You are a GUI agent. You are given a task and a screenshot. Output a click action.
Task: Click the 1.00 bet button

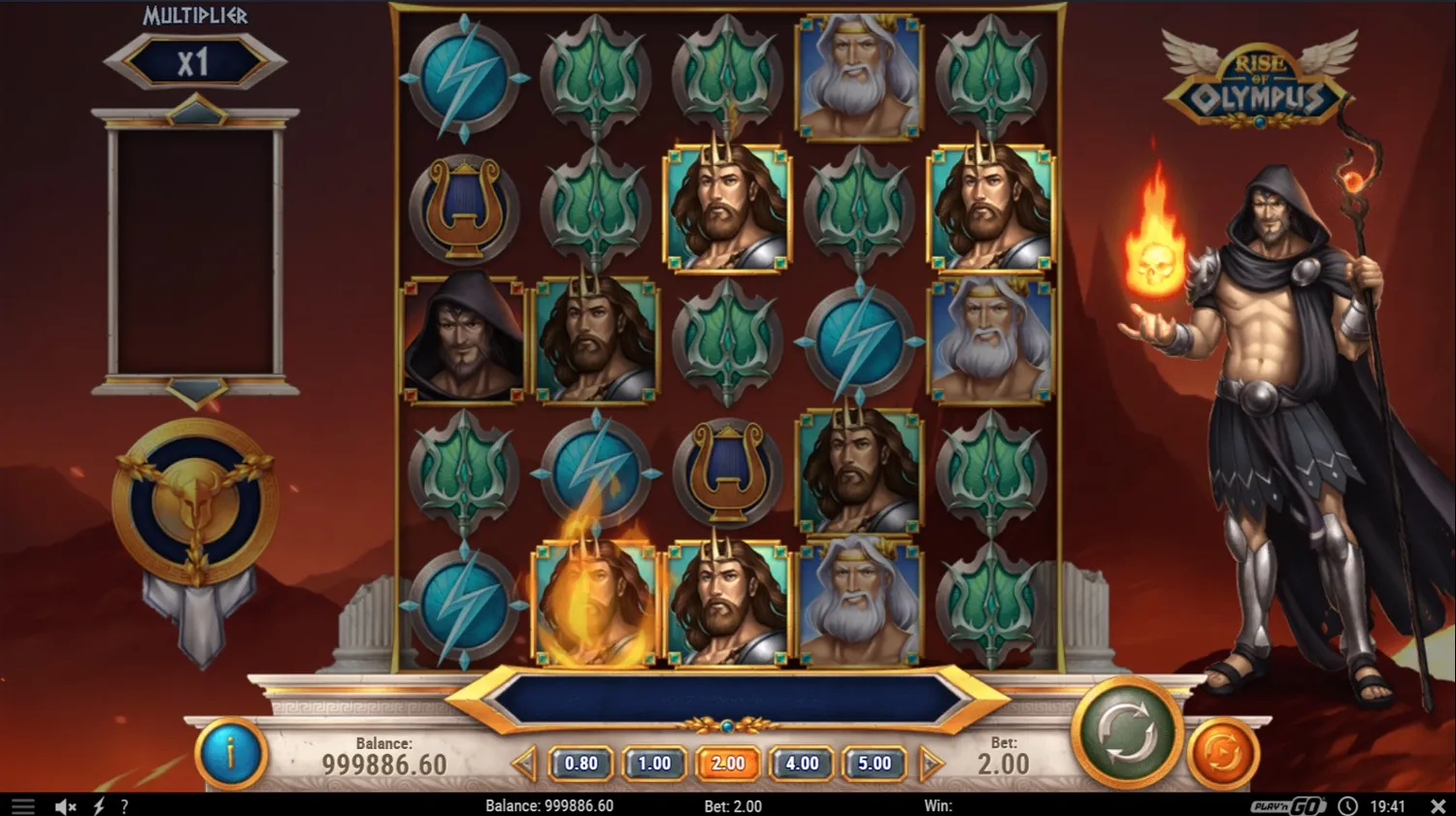point(654,764)
